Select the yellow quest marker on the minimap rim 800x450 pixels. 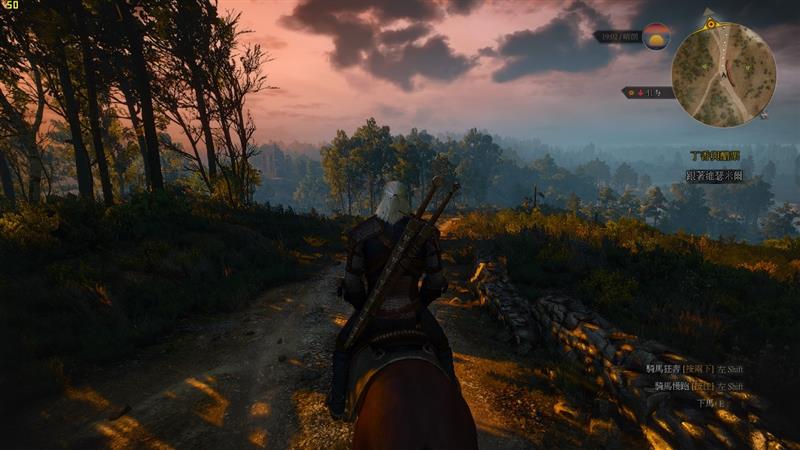[x=710, y=23]
